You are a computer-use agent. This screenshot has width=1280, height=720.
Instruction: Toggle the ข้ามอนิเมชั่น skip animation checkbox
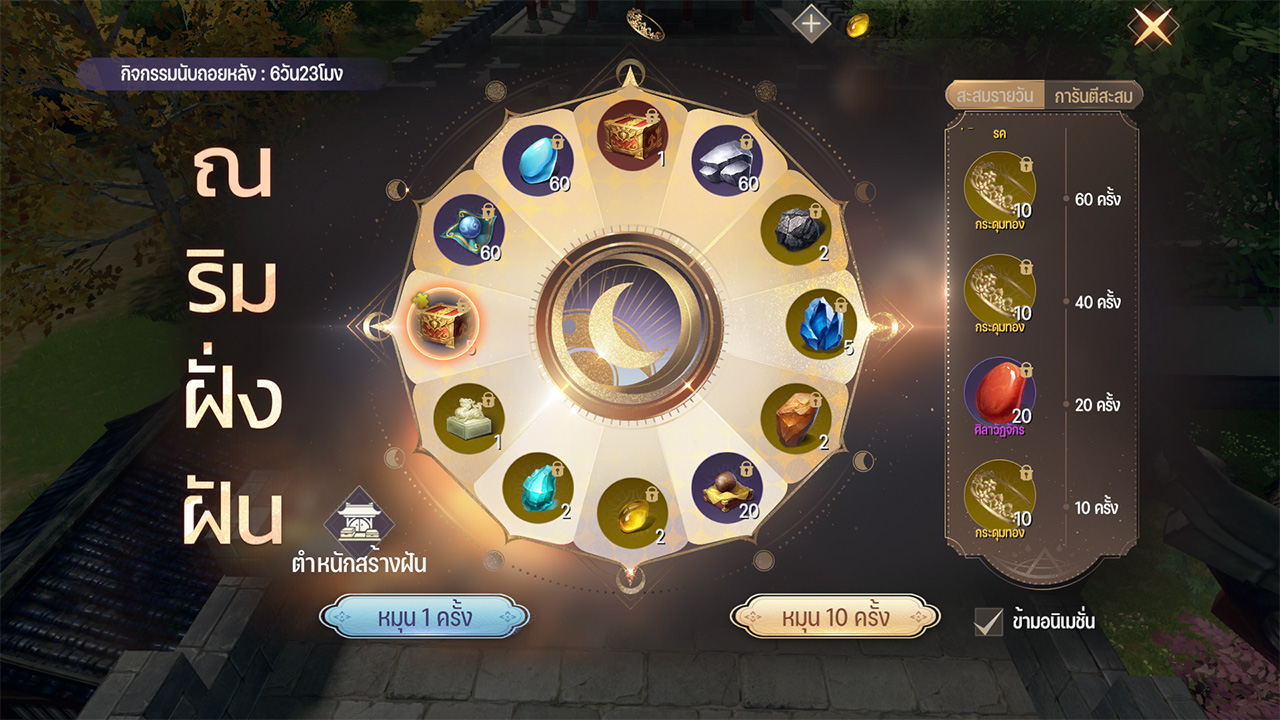click(x=988, y=622)
